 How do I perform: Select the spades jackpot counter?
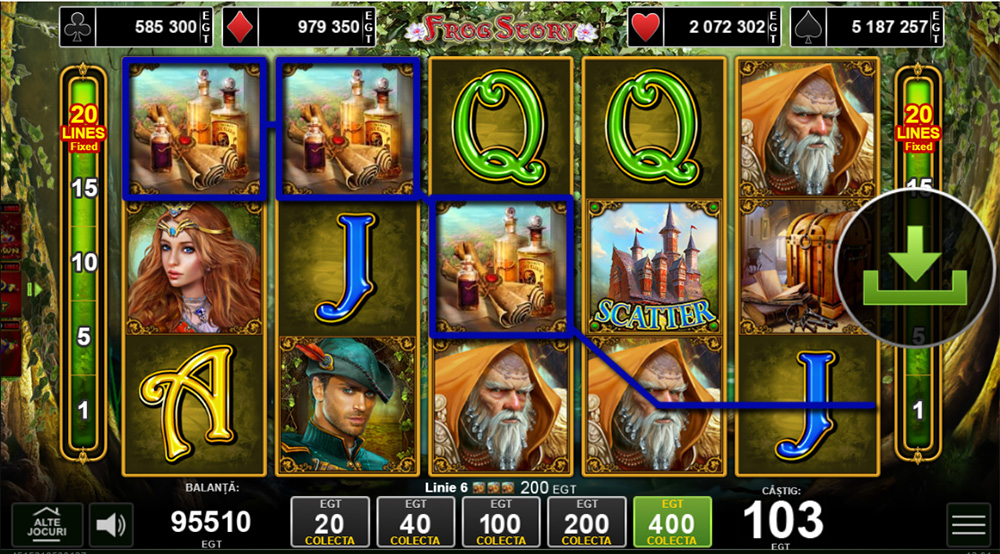(x=866, y=27)
